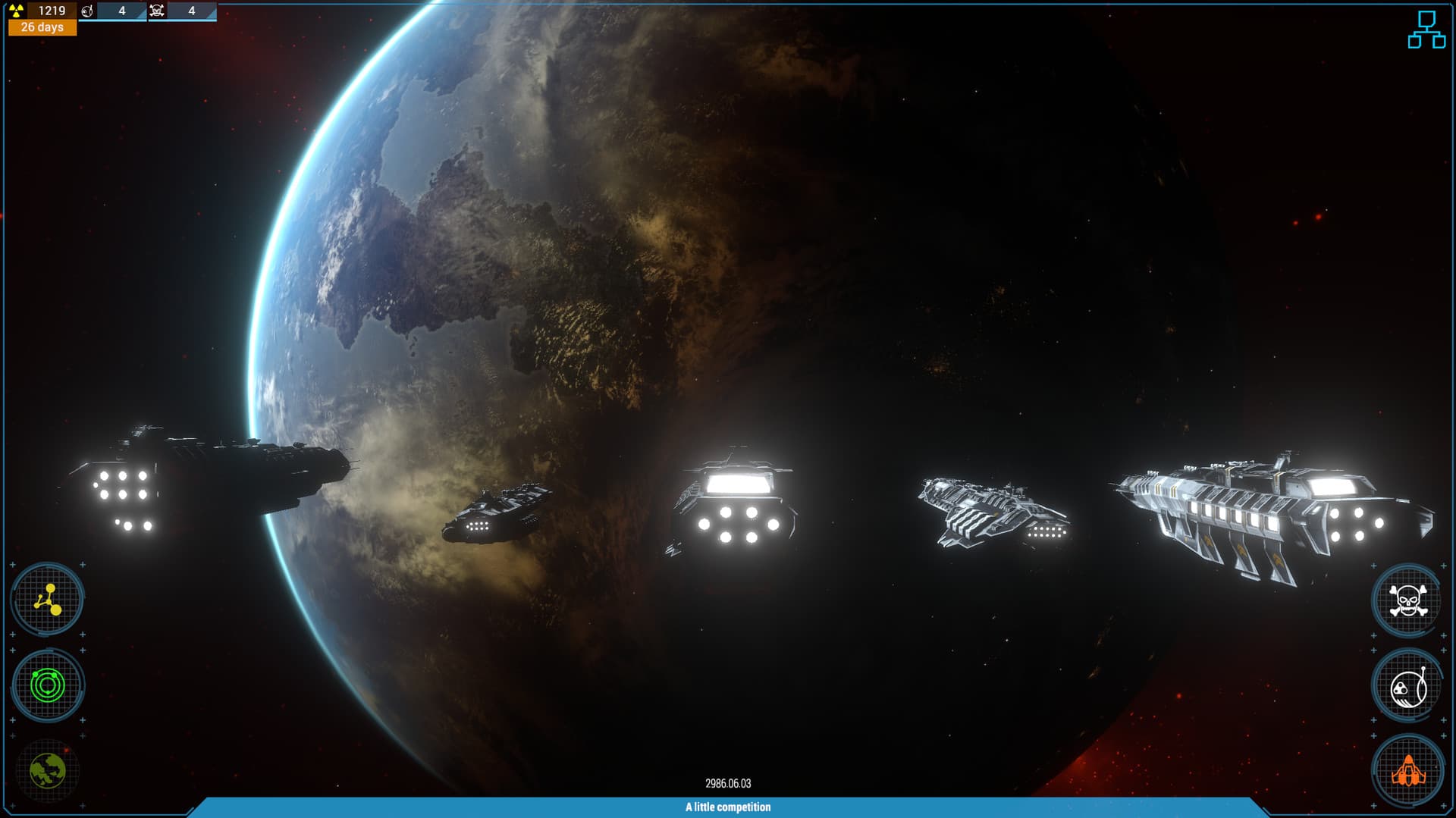Screen dimensions: 1456x818
Task: Open the pirate skull-and-crossbones panel
Action: (1408, 600)
